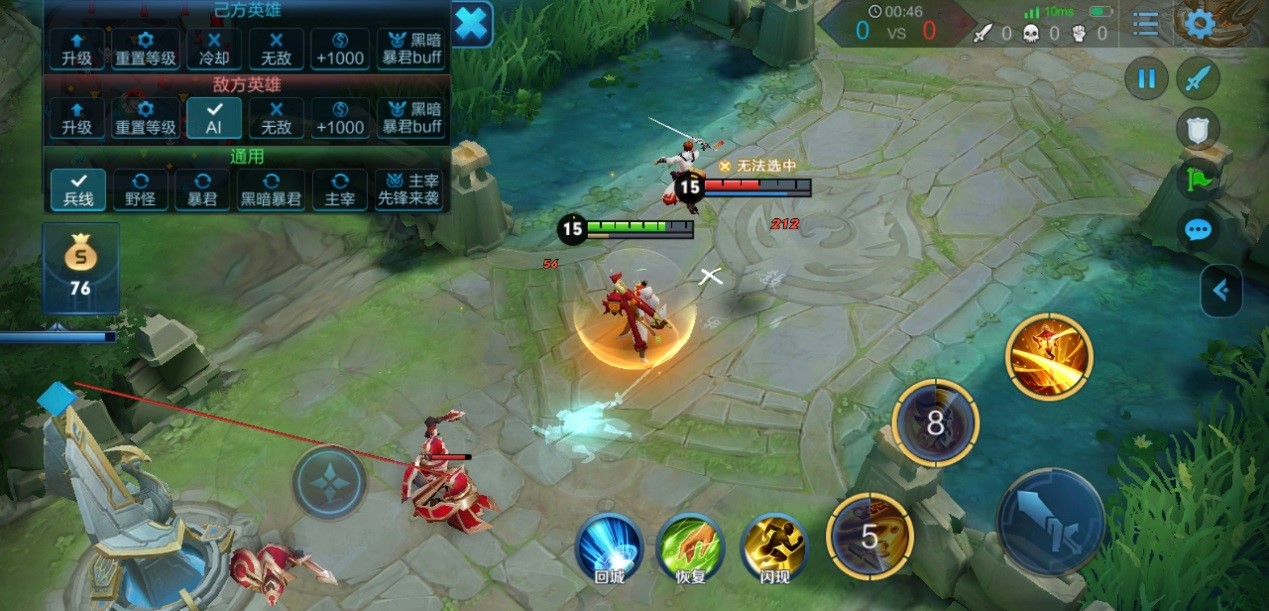
Task: Pause the match with the pause button
Action: click(x=1147, y=78)
